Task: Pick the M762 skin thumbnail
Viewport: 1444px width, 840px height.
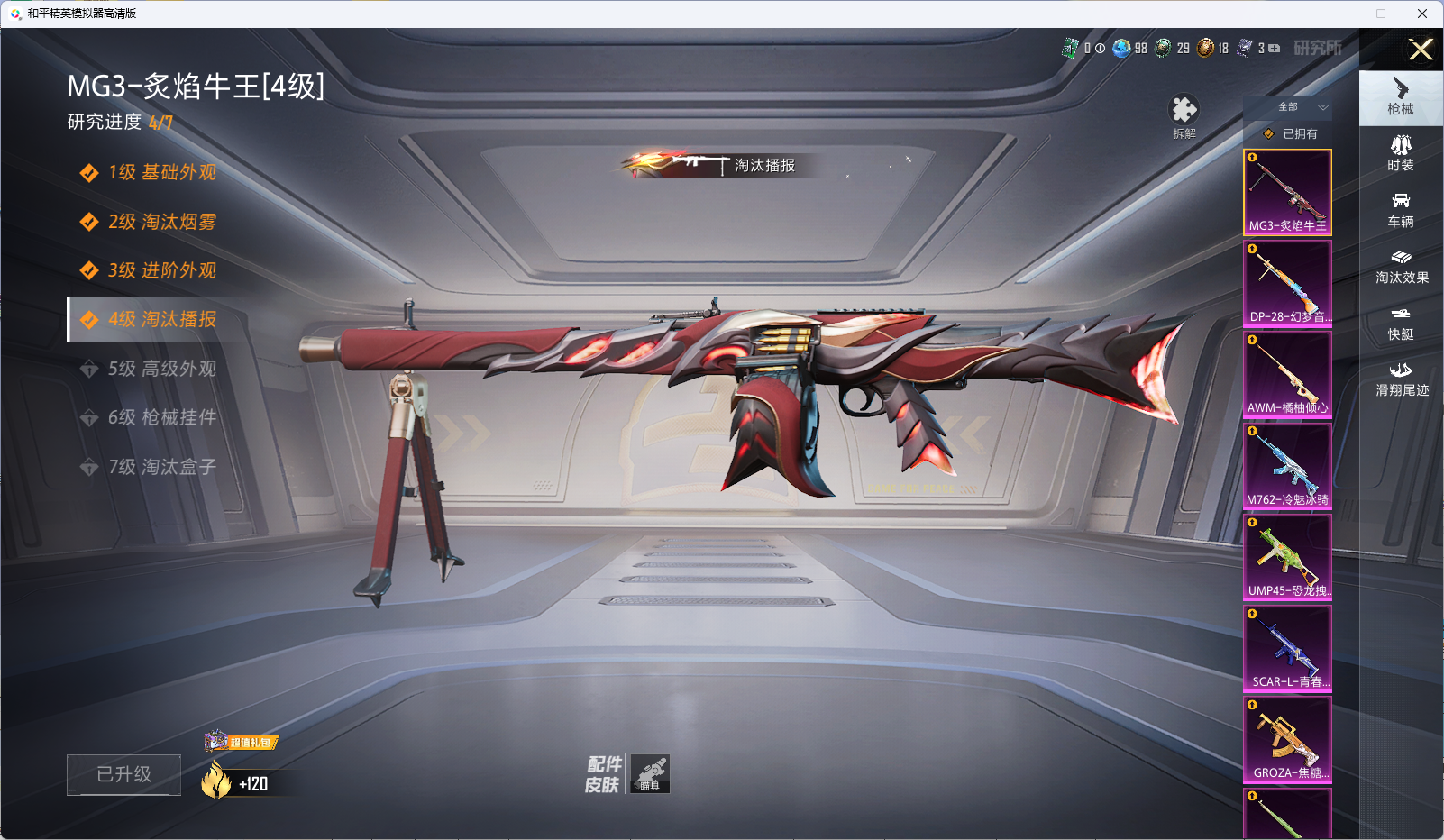Action: tap(1287, 466)
